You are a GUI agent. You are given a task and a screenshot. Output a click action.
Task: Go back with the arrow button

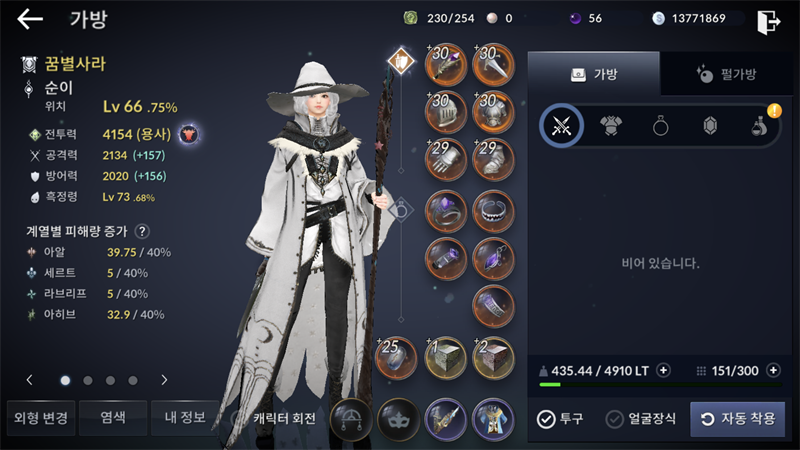[30, 19]
